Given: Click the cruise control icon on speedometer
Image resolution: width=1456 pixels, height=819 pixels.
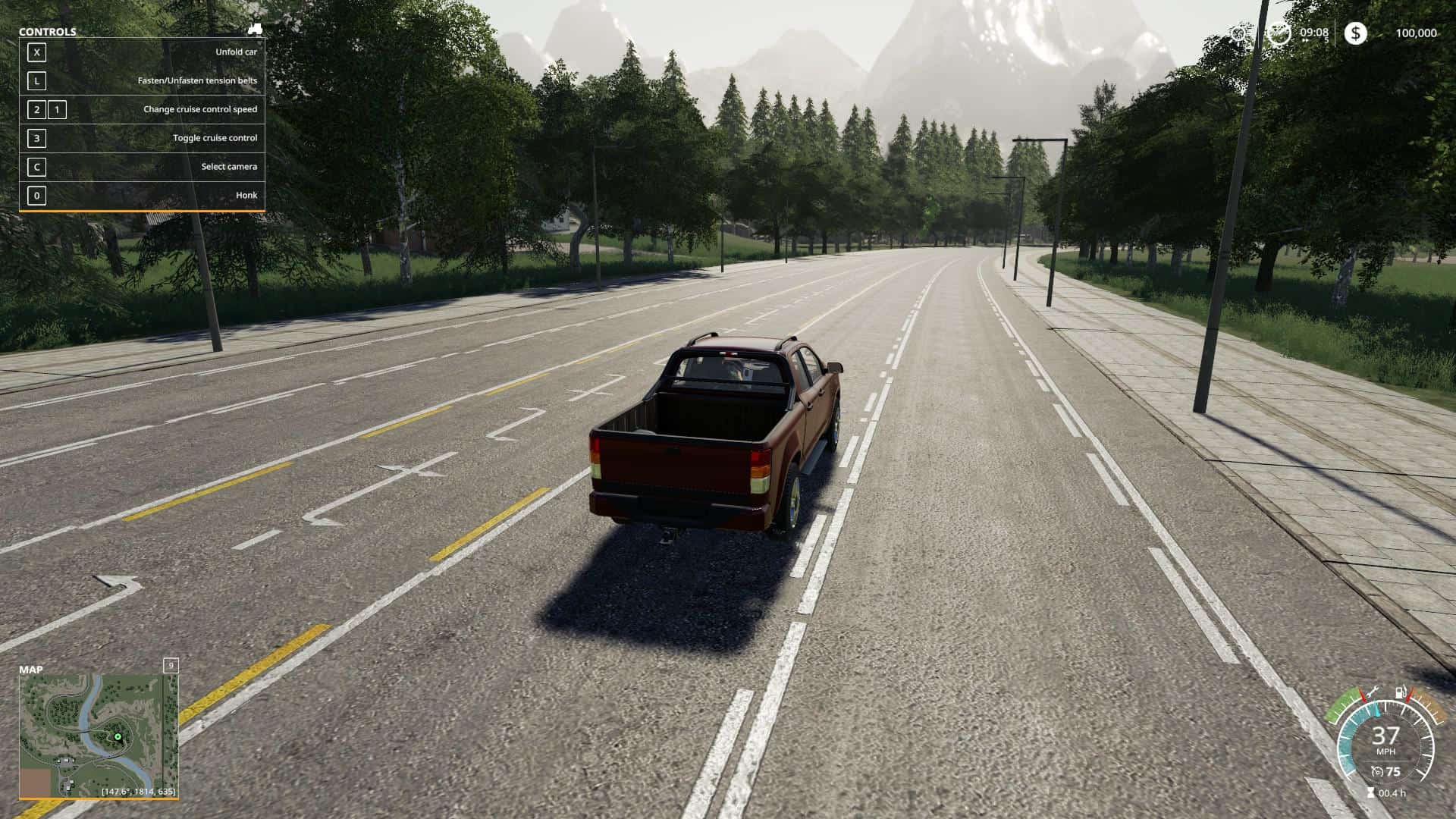Looking at the screenshot, I should click(x=1377, y=772).
